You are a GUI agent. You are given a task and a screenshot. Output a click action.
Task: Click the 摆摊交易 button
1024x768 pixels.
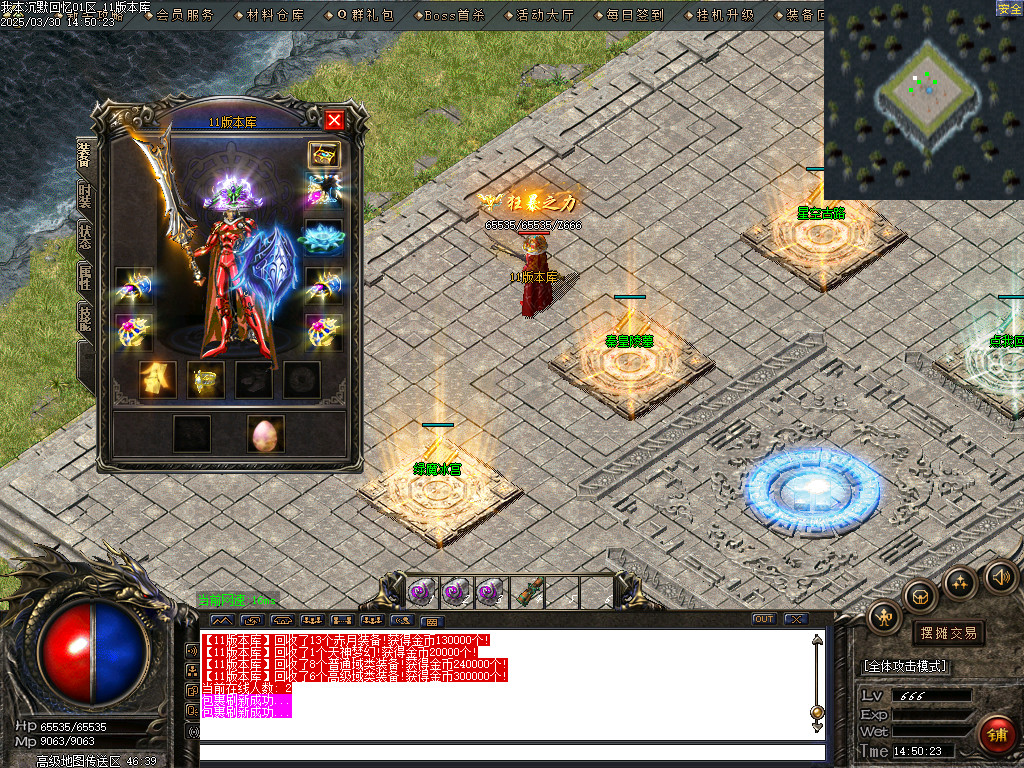click(x=948, y=632)
